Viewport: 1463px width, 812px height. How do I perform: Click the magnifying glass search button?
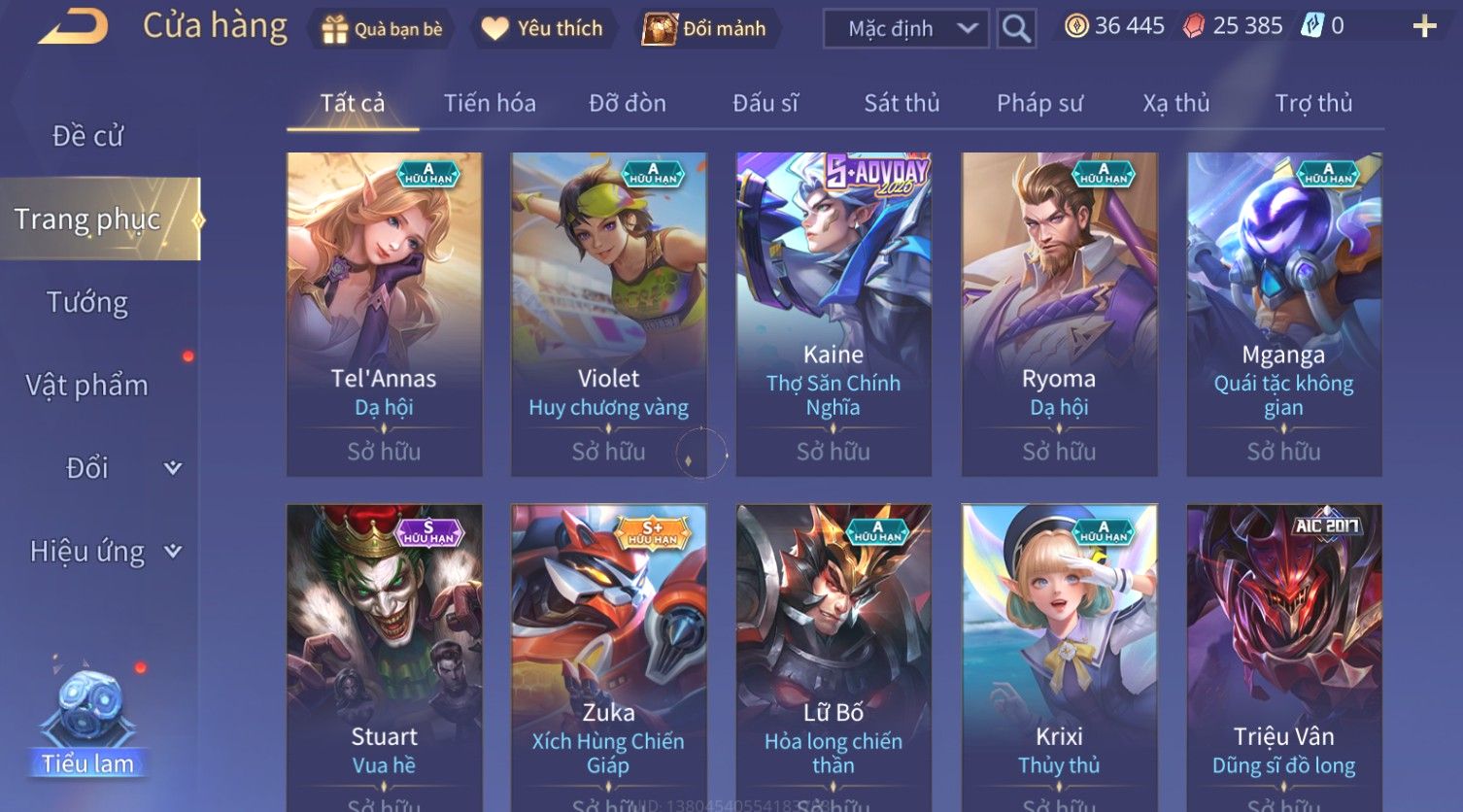click(x=1016, y=29)
